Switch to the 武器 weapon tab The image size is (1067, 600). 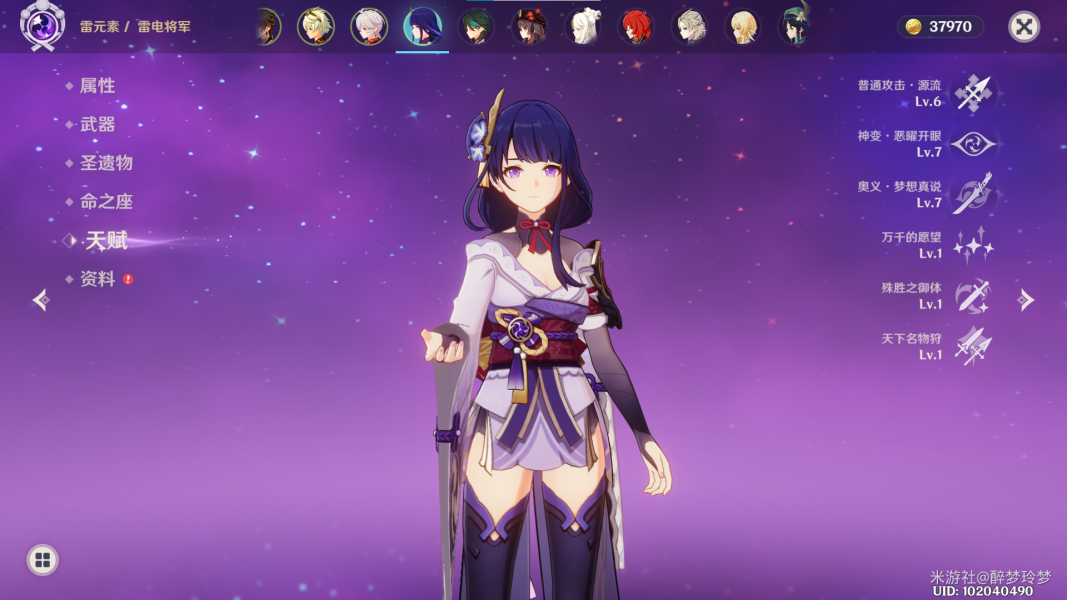click(x=97, y=124)
